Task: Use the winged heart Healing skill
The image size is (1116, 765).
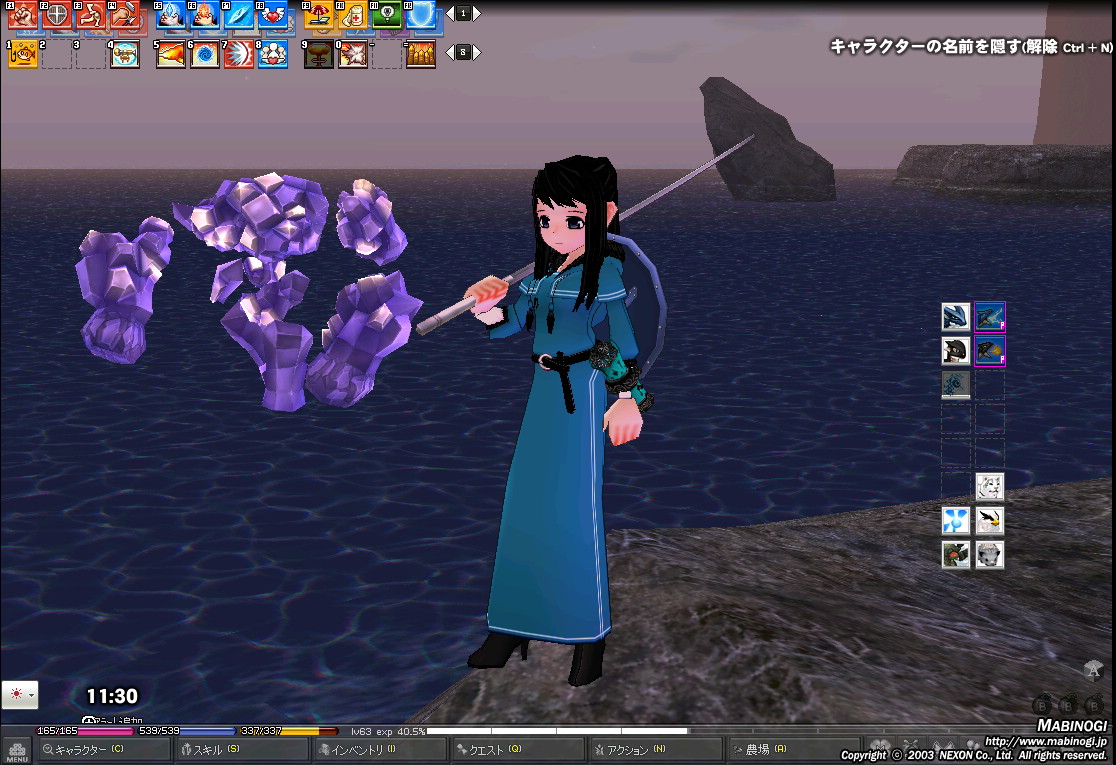Action: pyautogui.click(x=273, y=15)
